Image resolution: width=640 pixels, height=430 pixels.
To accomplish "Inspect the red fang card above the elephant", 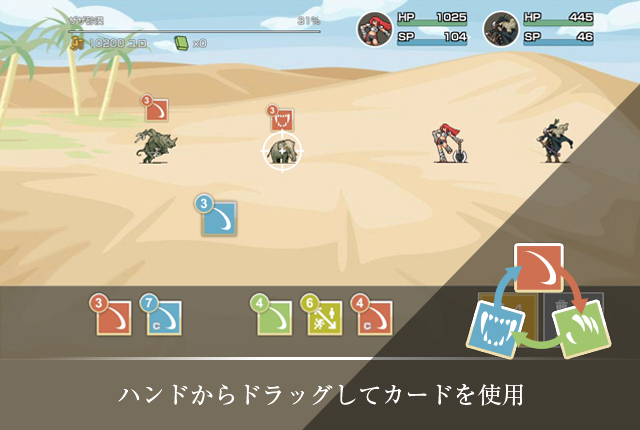I will pyautogui.click(x=281, y=120).
